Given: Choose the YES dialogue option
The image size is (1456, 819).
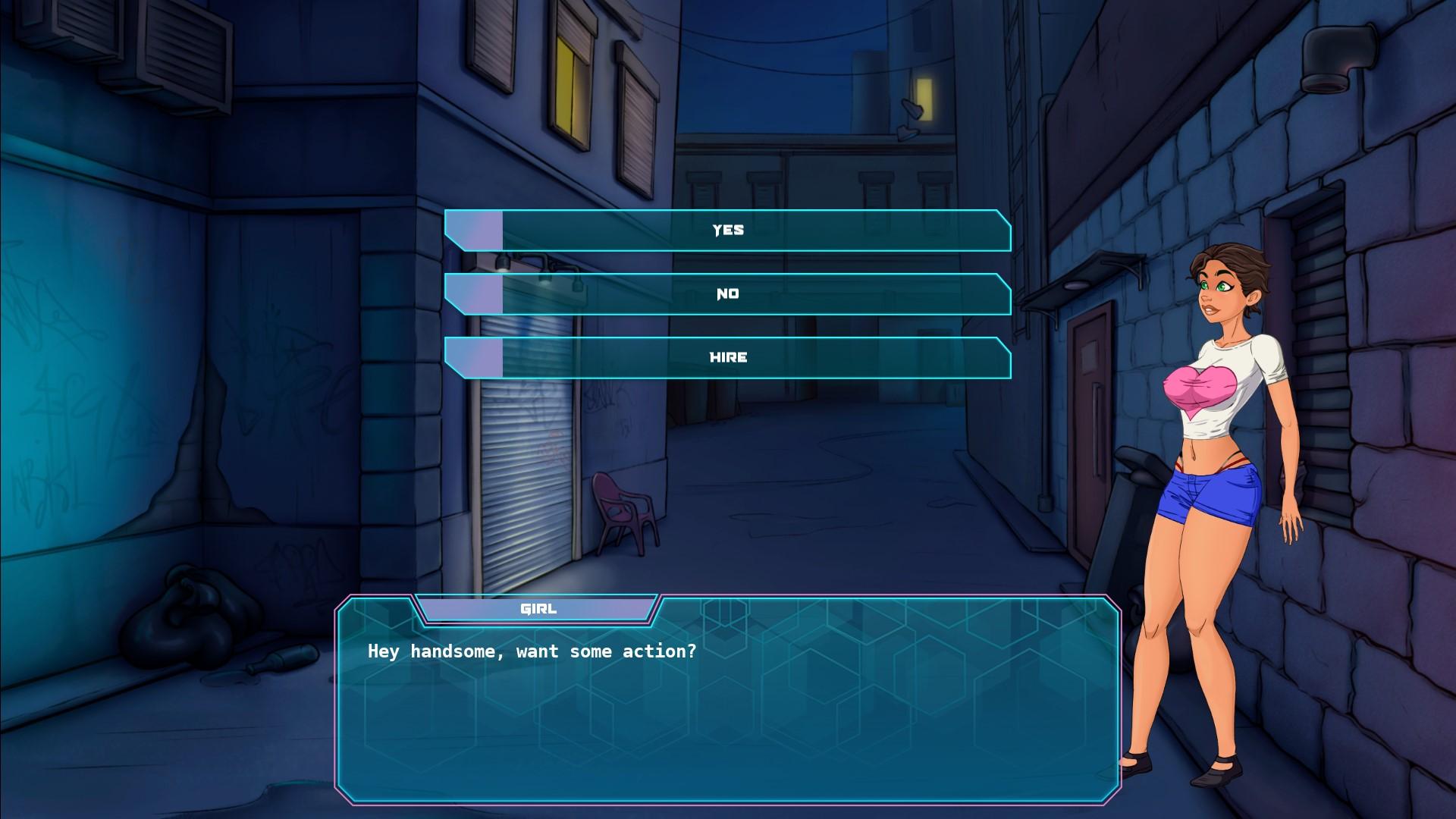Looking at the screenshot, I should coord(728,231).
